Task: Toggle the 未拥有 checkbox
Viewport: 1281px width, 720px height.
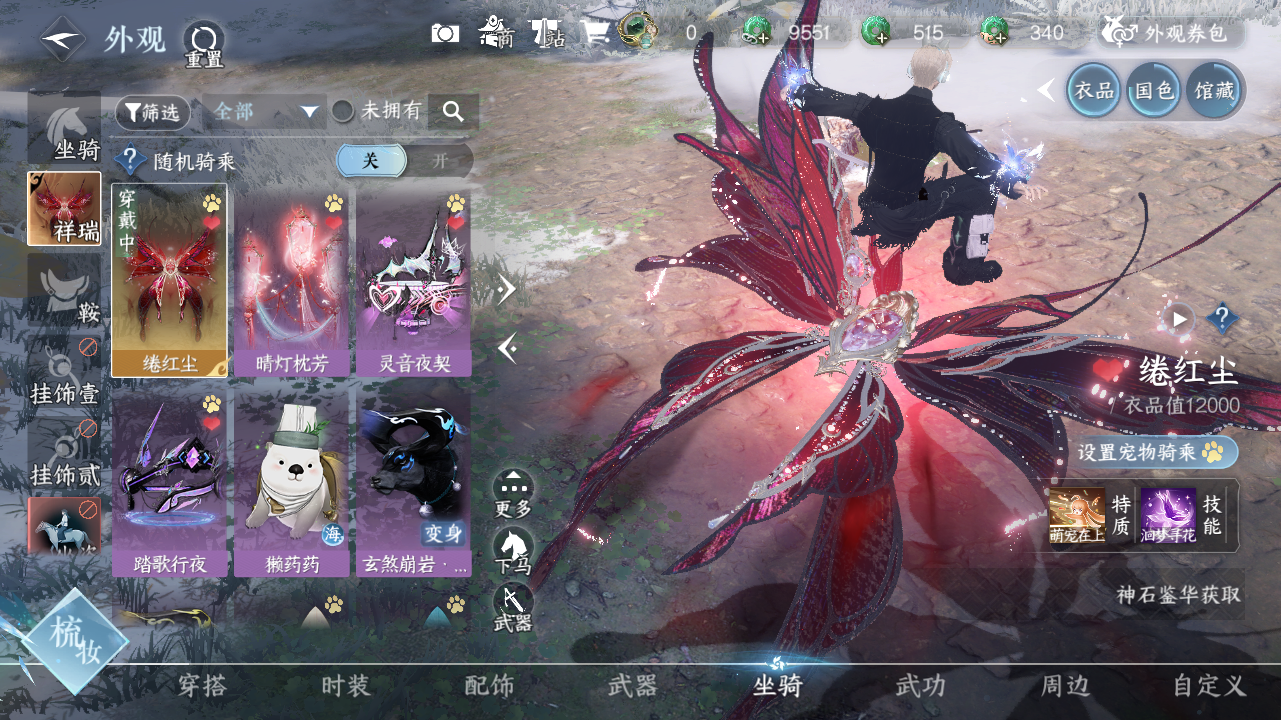Action: (x=343, y=112)
